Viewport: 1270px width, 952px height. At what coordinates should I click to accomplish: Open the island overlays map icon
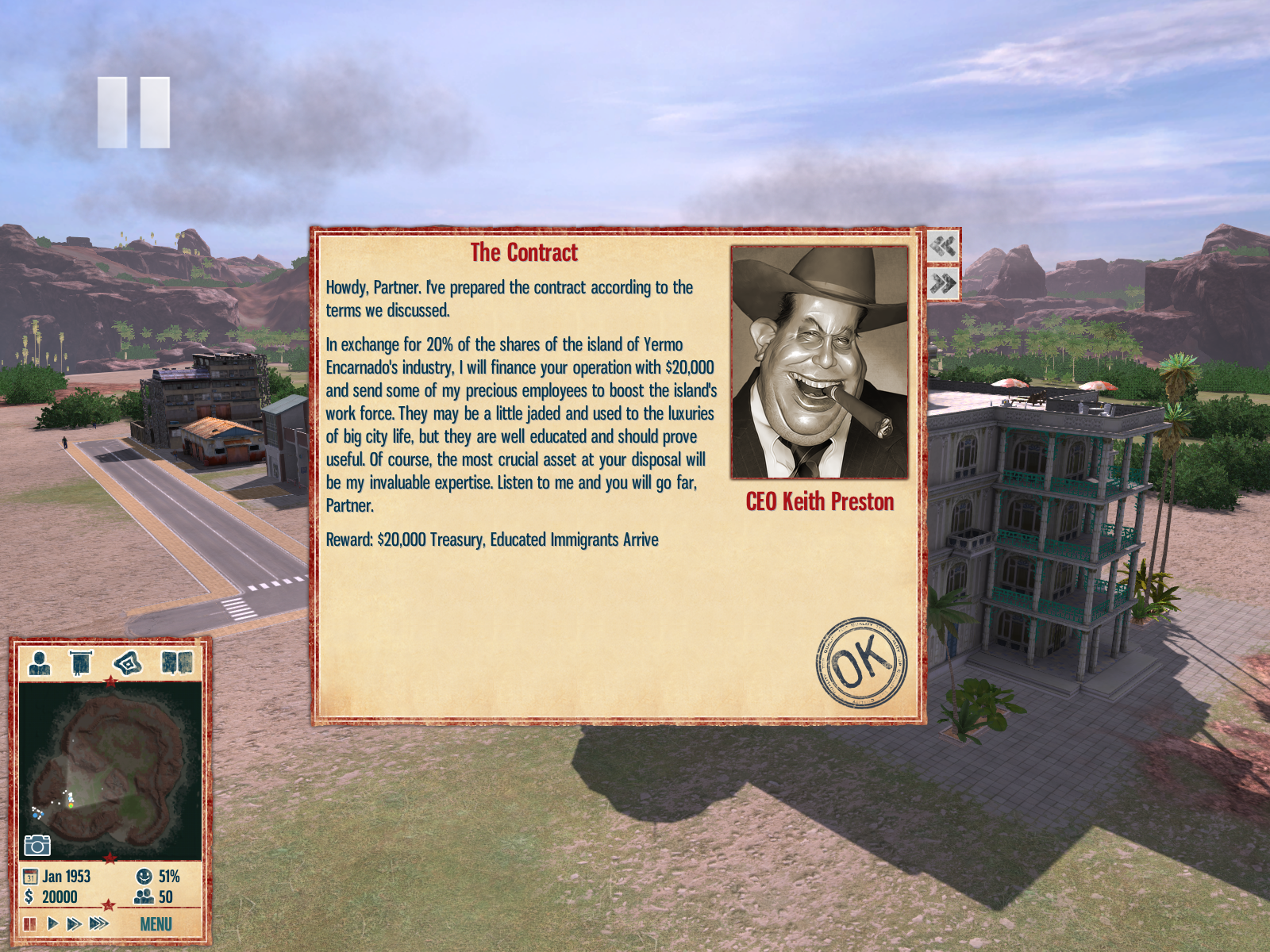click(127, 662)
